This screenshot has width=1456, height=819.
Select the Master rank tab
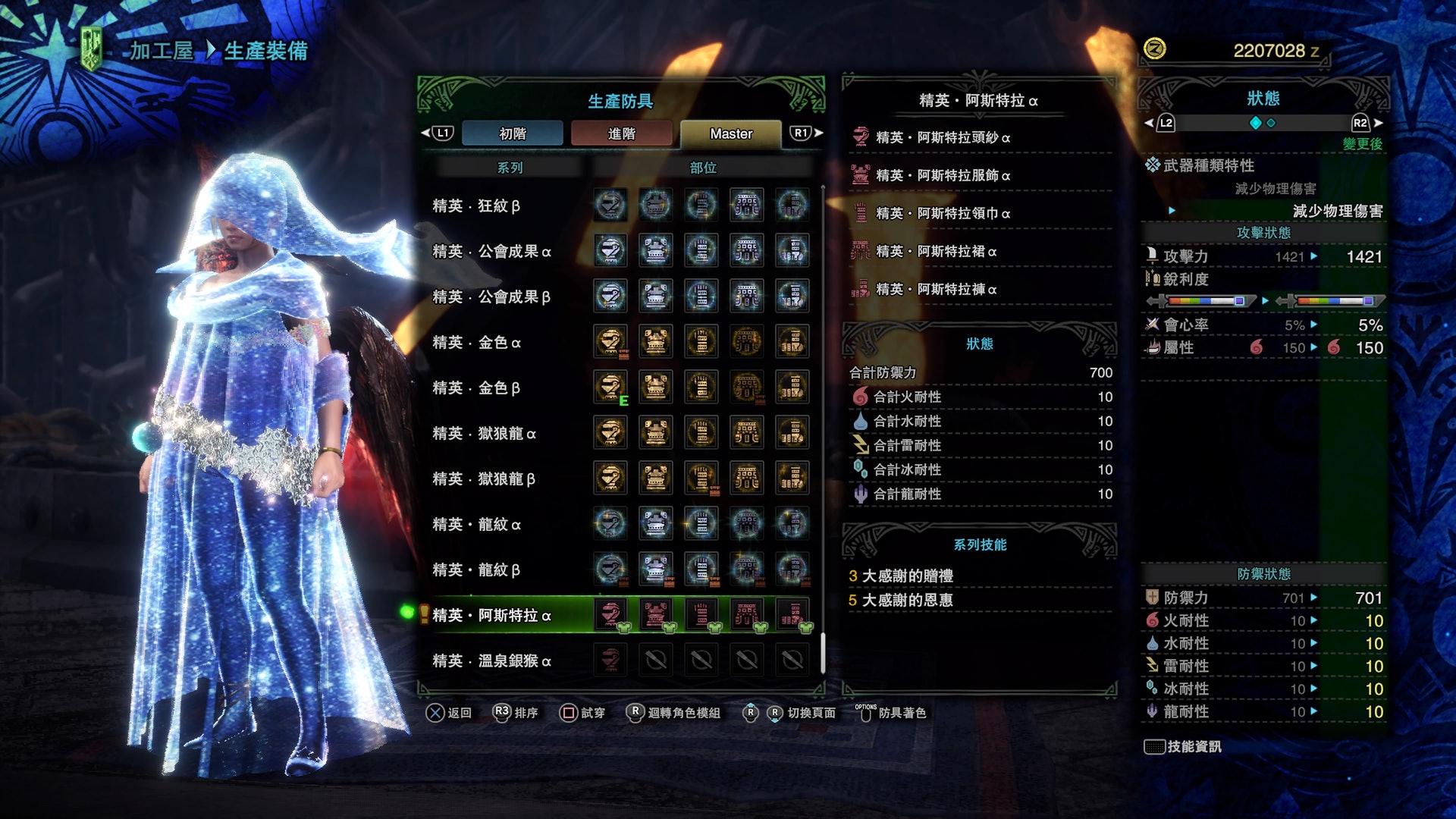pyautogui.click(x=730, y=133)
